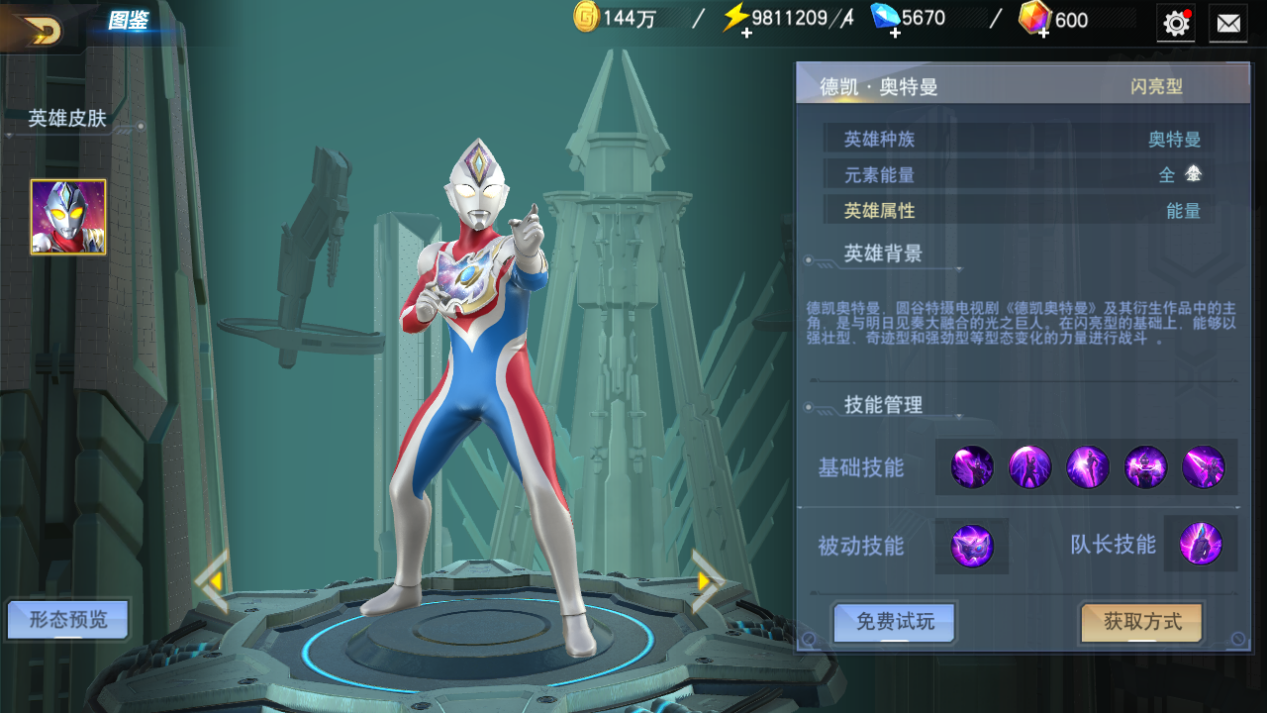View the middle 基础技能 skill icon

tap(1087, 467)
